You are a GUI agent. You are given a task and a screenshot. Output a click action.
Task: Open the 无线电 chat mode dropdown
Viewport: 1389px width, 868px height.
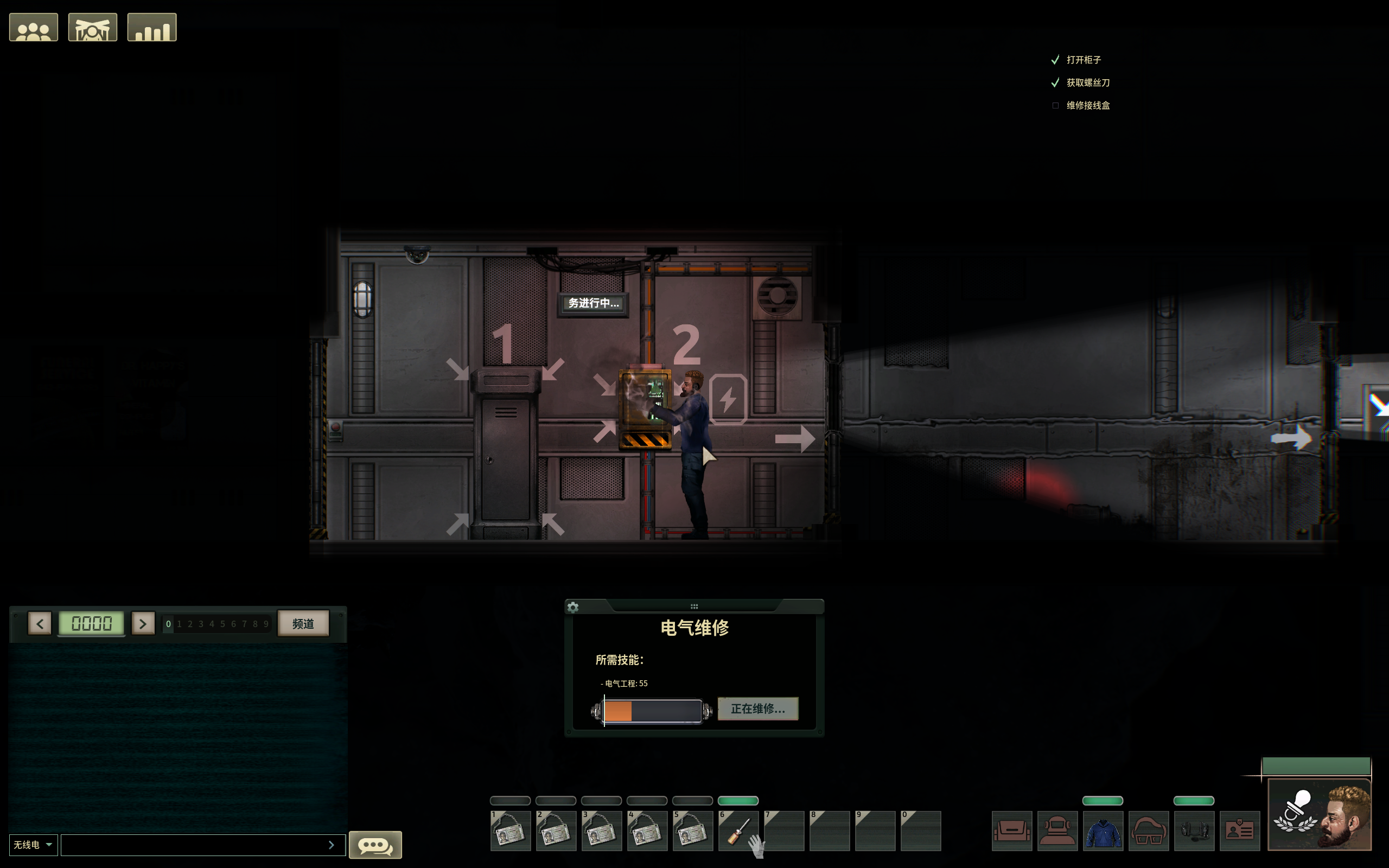pyautogui.click(x=33, y=845)
